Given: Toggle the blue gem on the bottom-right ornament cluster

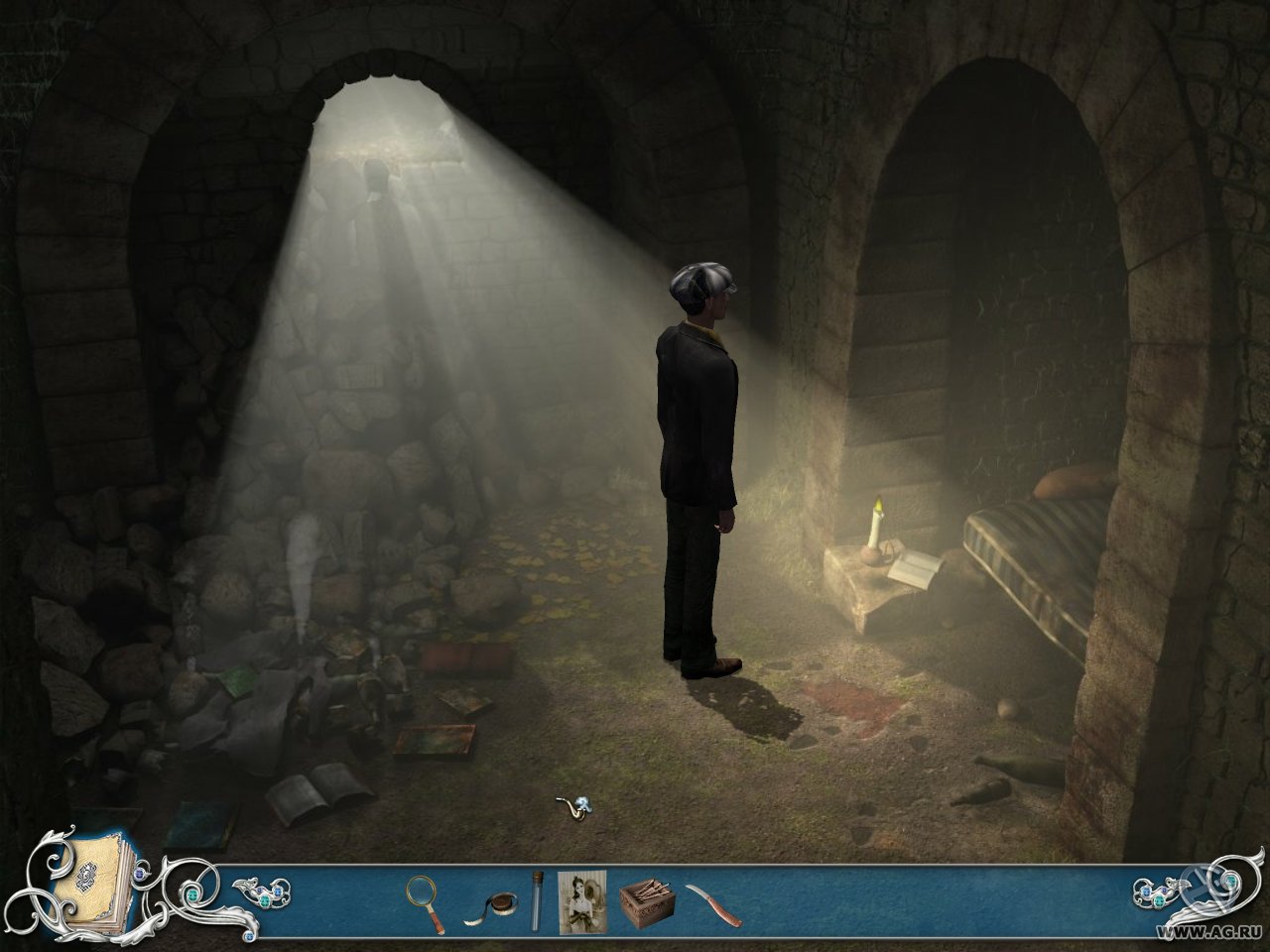Looking at the screenshot, I should point(1146,892).
